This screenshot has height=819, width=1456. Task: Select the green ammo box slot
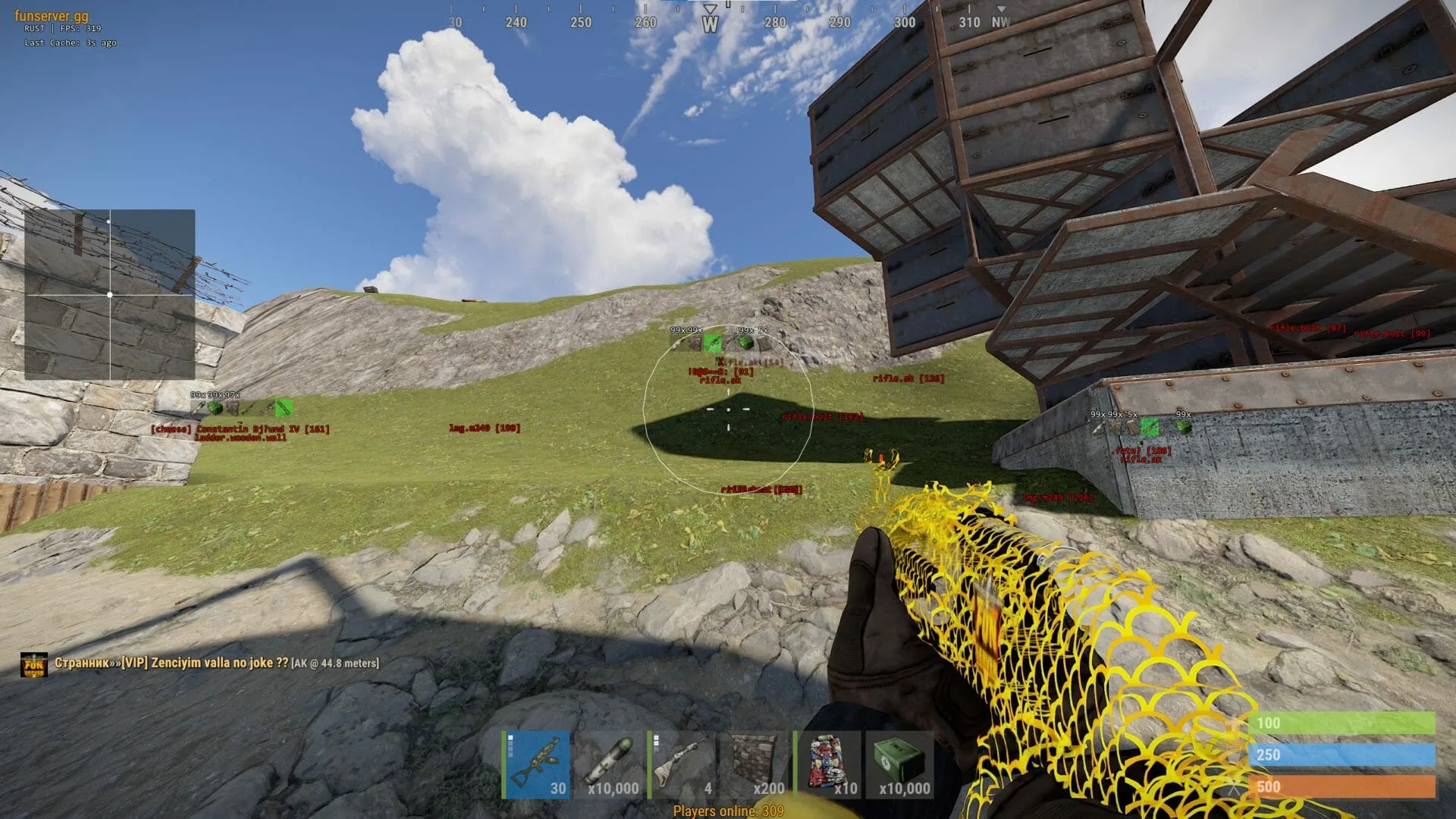(900, 764)
